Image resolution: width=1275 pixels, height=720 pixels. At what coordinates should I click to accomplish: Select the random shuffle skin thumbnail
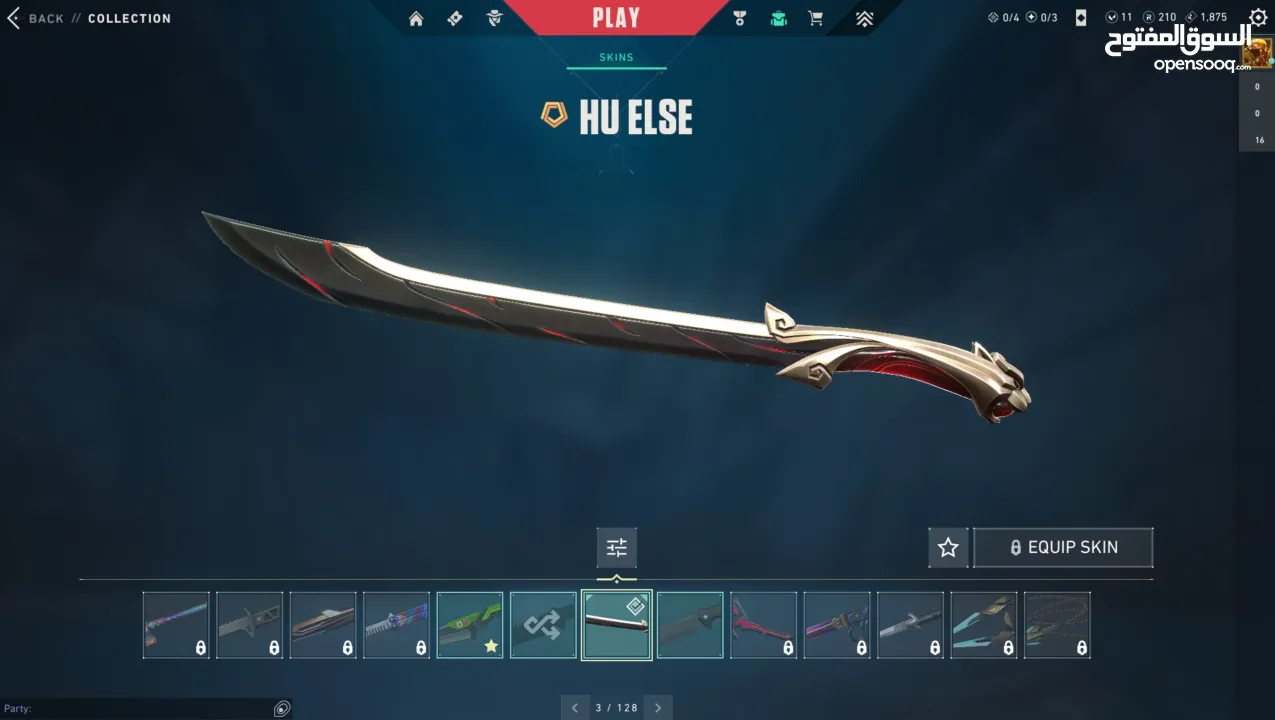click(543, 625)
